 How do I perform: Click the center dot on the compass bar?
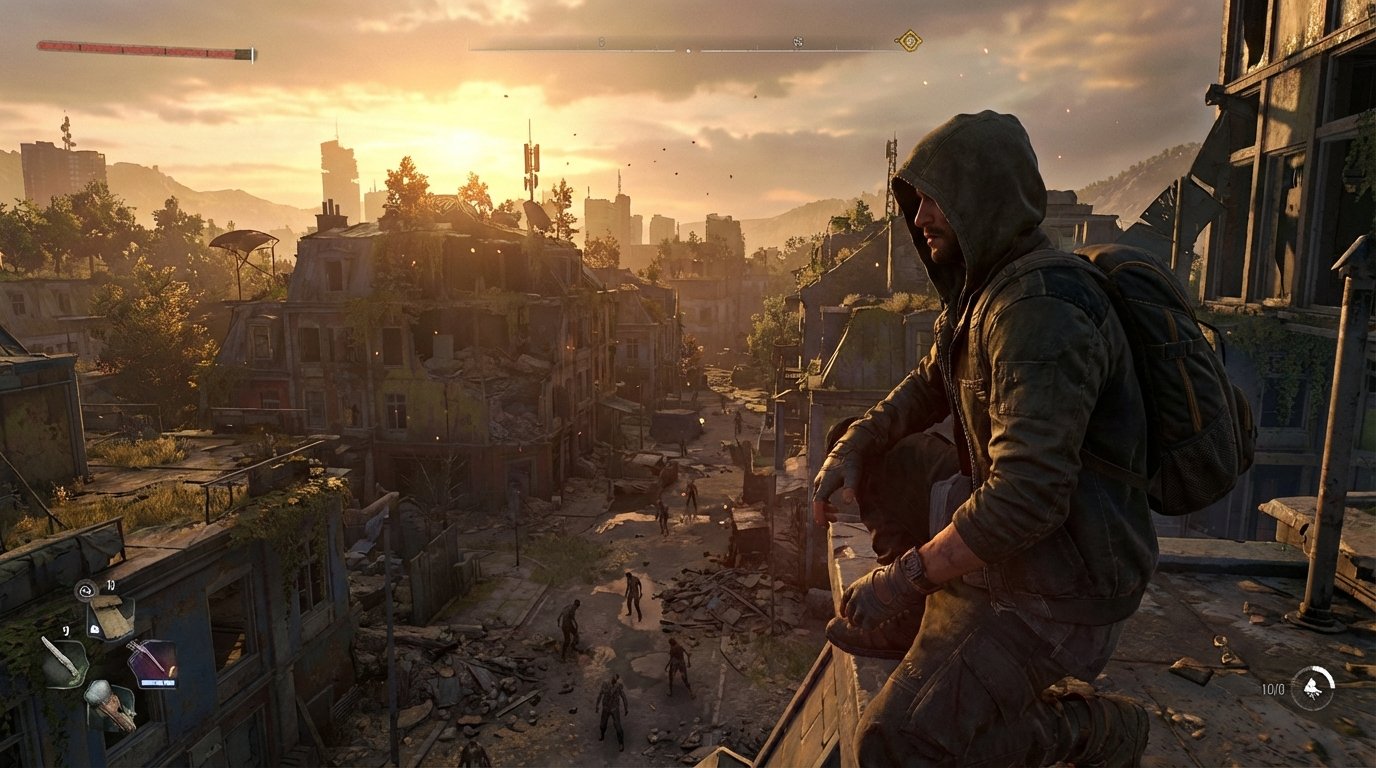pyautogui.click(x=689, y=50)
